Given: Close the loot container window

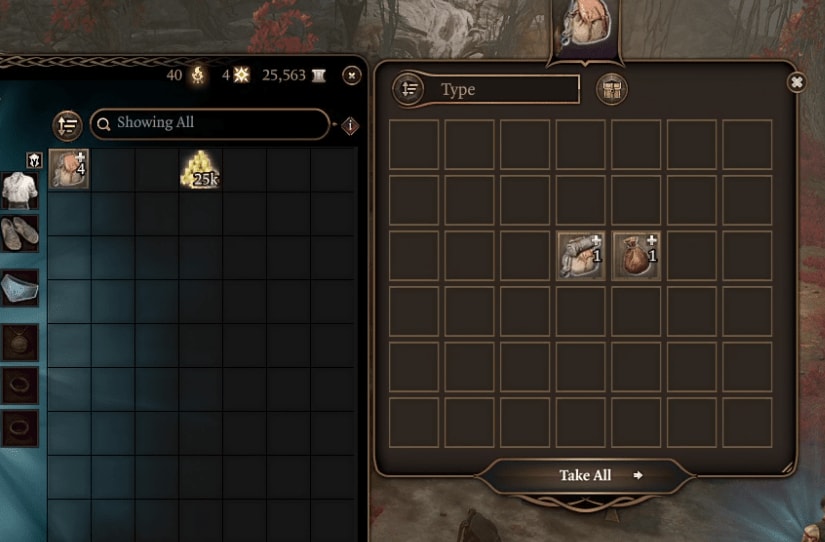Looking at the screenshot, I should [796, 82].
